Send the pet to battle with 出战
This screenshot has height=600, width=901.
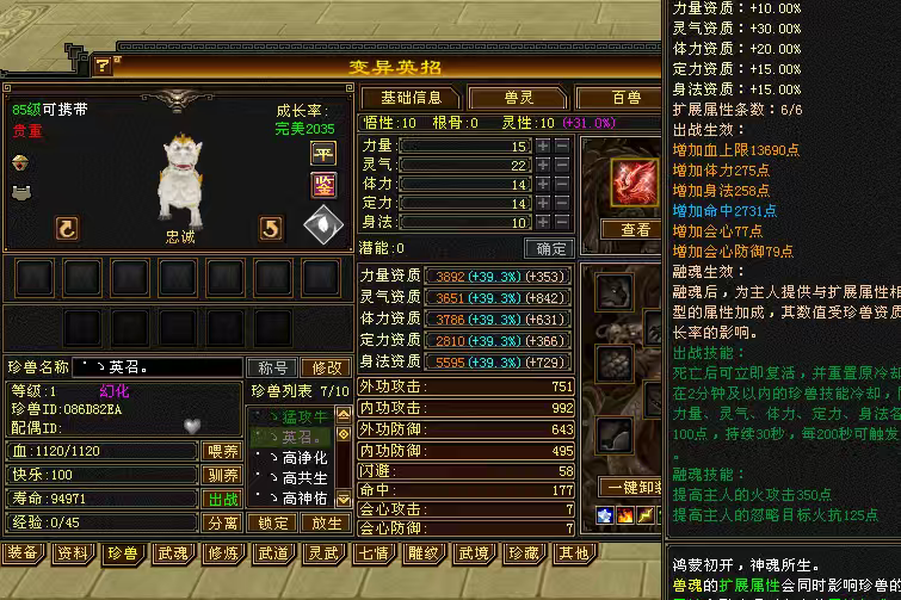coord(222,499)
